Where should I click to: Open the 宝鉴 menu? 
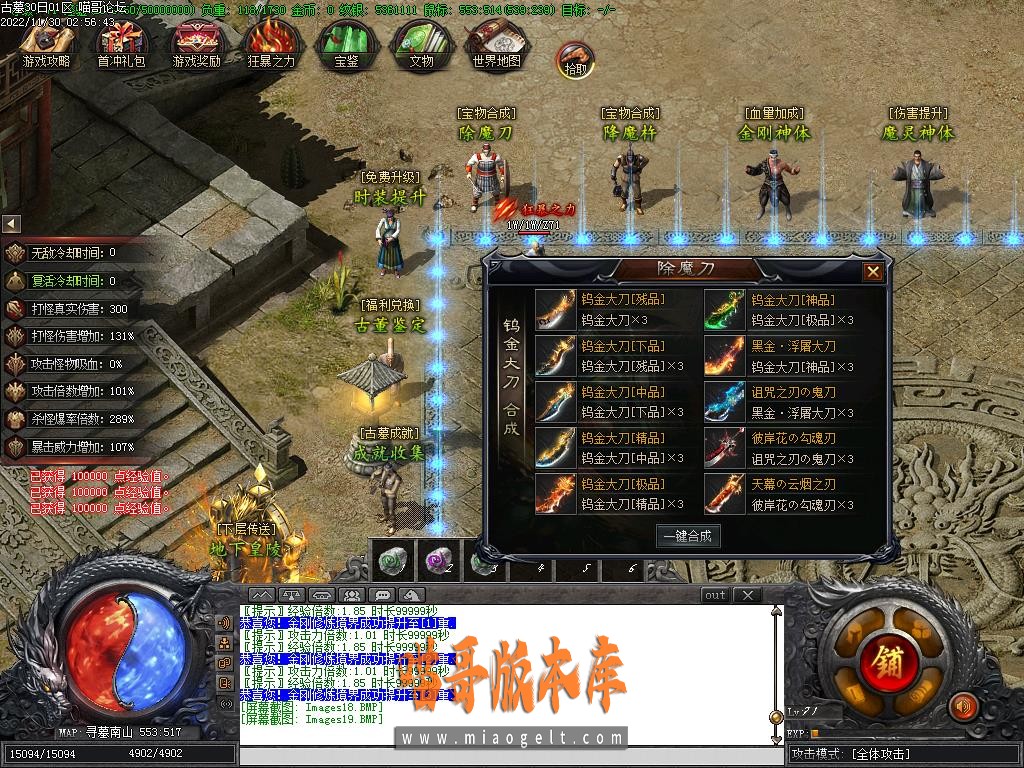(346, 44)
